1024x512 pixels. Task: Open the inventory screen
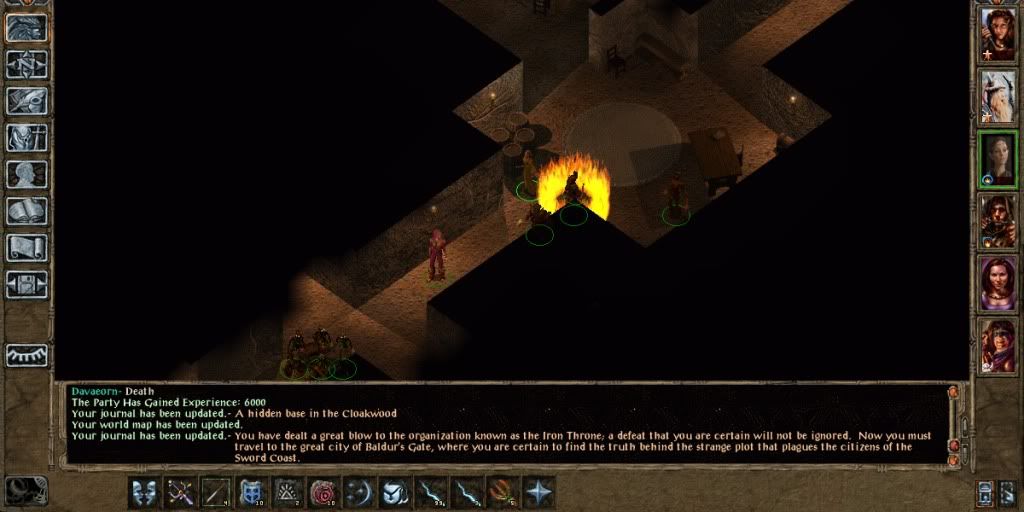coord(27,138)
